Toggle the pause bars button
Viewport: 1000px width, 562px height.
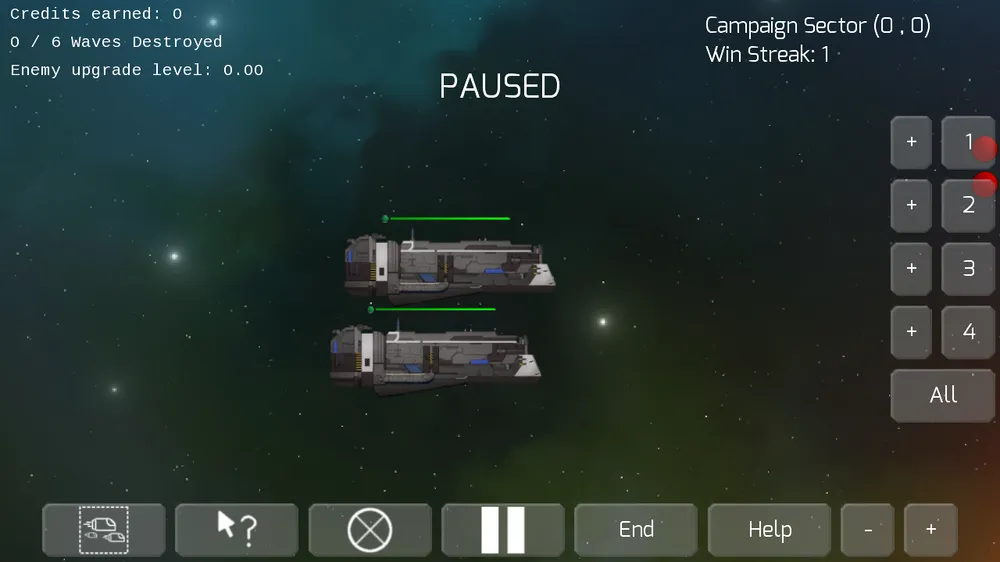[x=503, y=530]
